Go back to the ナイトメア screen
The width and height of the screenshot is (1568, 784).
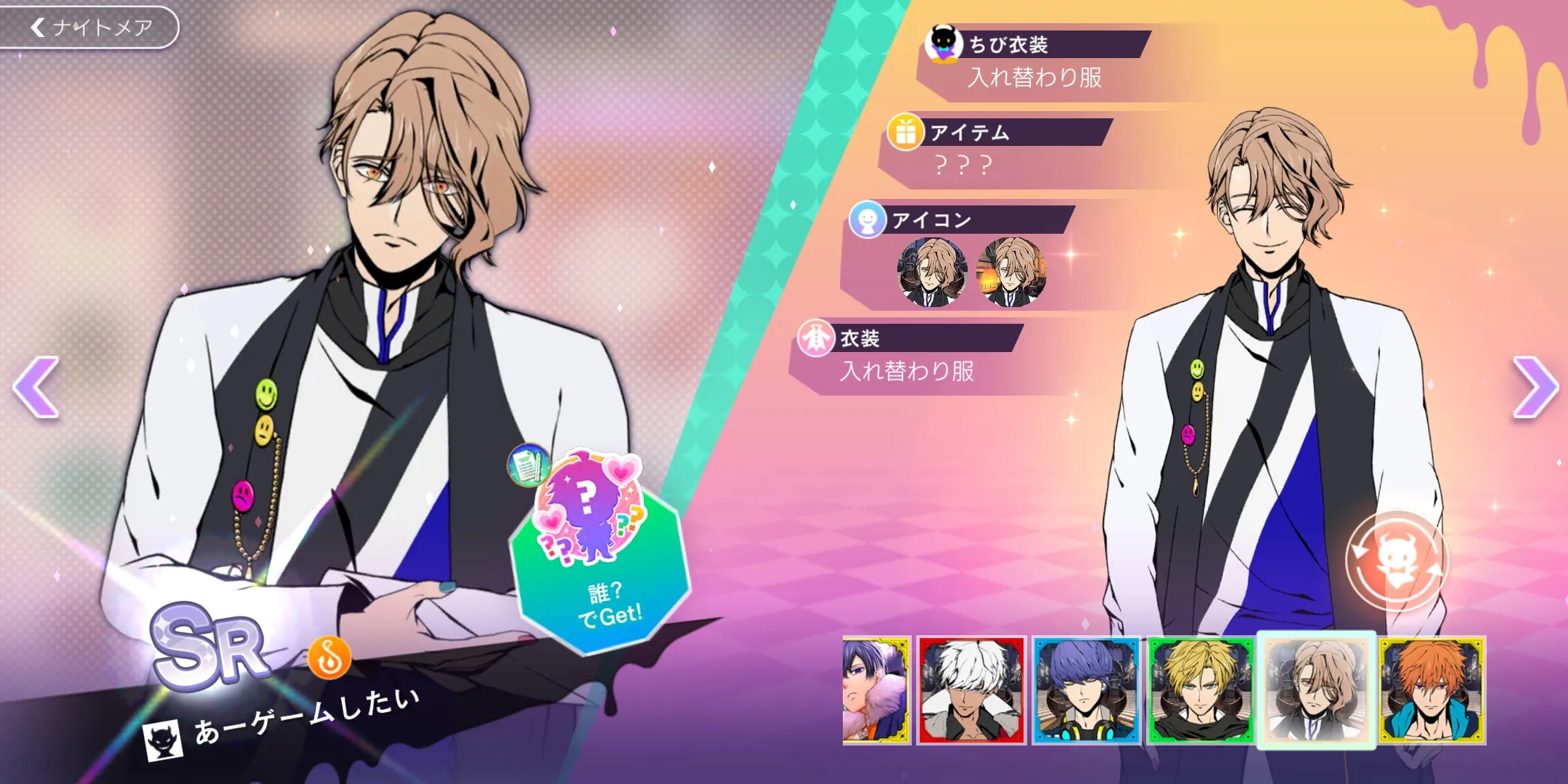tap(89, 28)
